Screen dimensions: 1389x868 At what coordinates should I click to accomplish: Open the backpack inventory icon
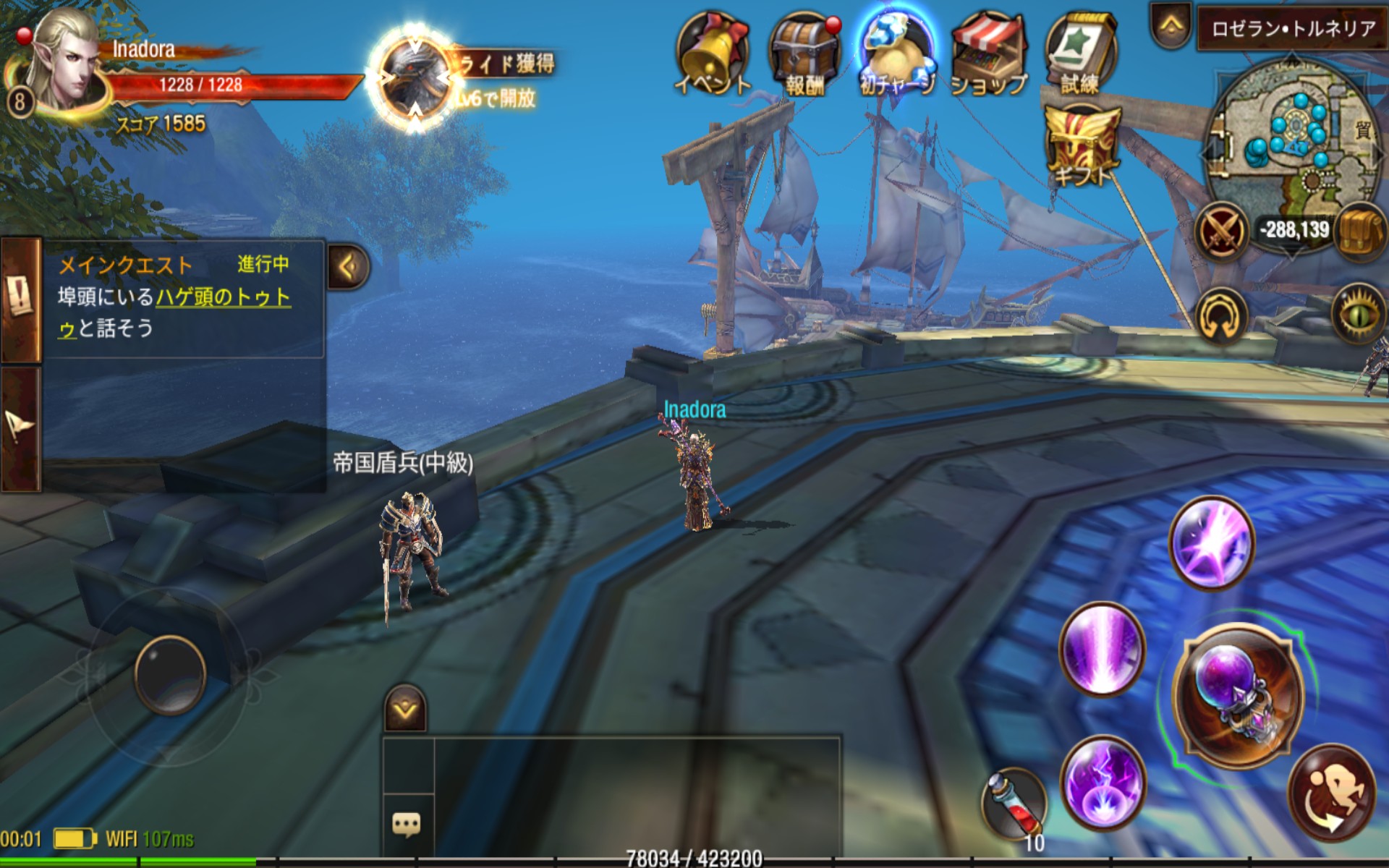click(1360, 231)
